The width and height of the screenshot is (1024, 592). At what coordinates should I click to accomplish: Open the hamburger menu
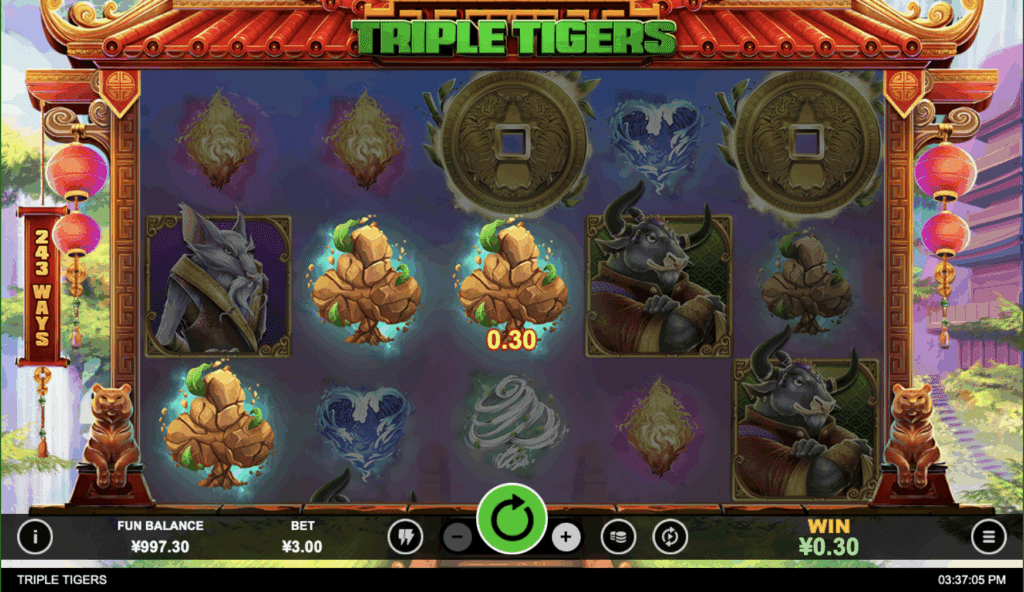[x=988, y=537]
